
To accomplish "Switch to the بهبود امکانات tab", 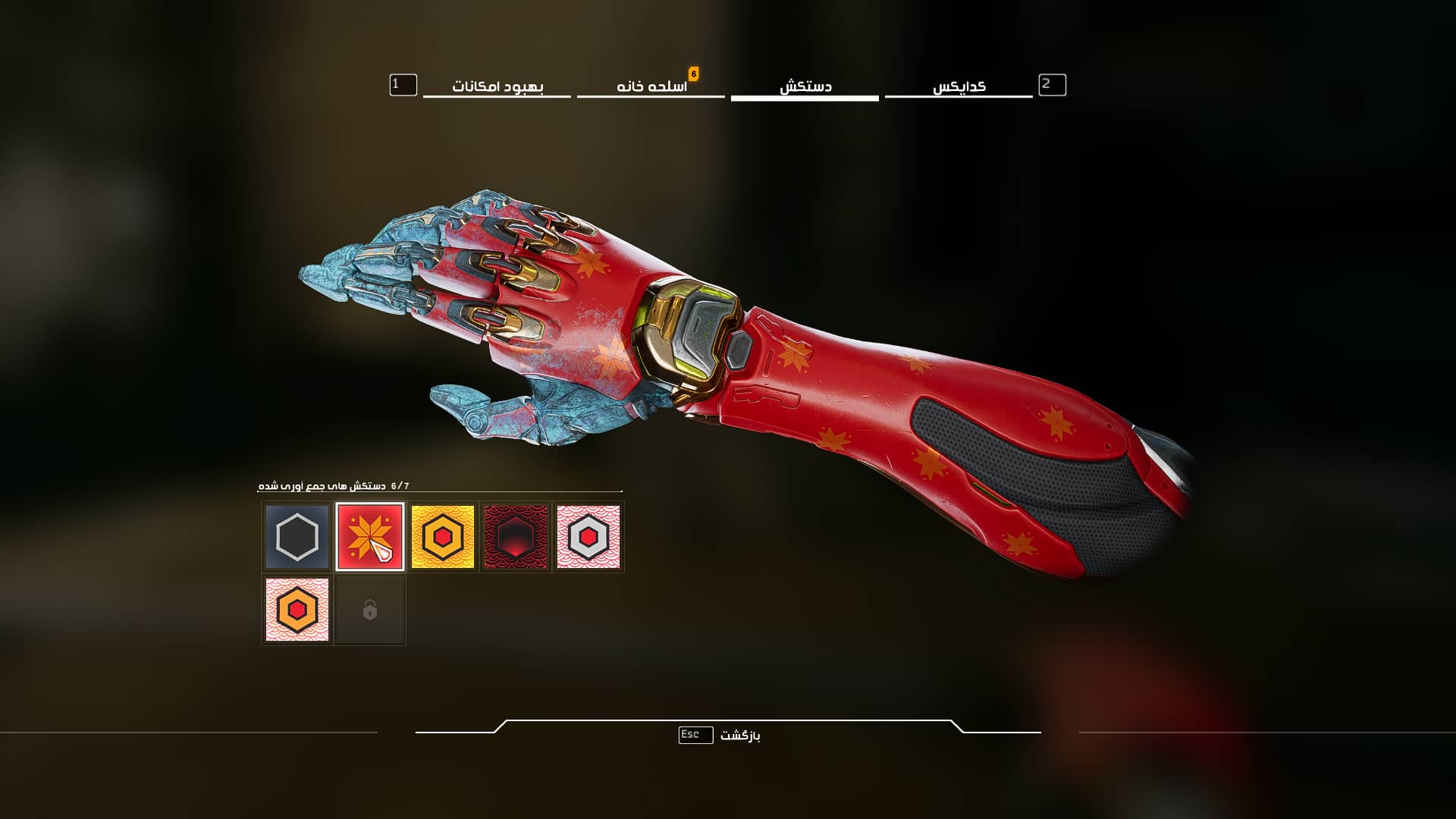I will (497, 86).
